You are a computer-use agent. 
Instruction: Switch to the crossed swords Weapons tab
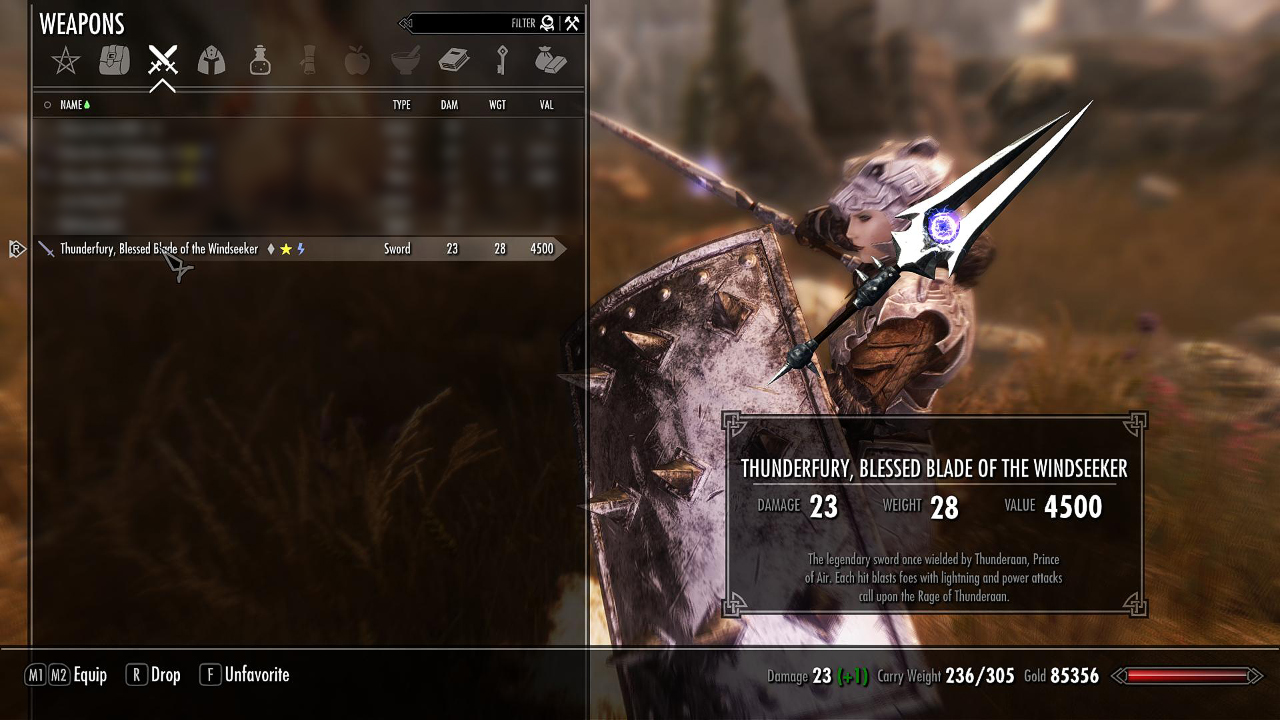[162, 62]
